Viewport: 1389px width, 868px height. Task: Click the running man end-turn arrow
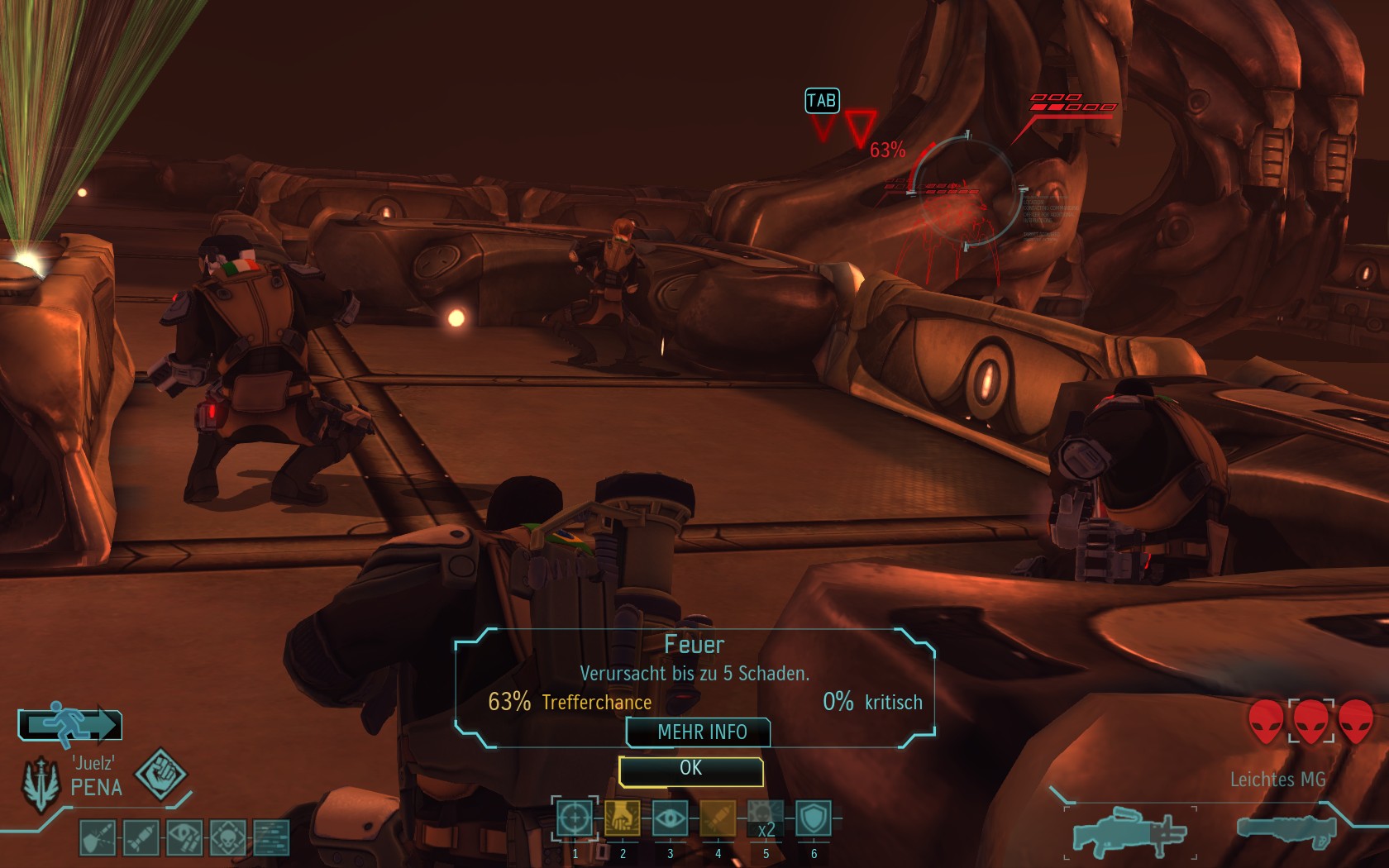70,725
